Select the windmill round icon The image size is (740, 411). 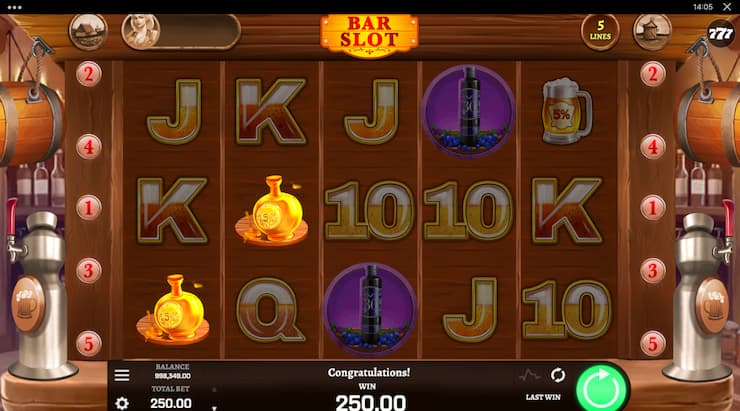coord(652,31)
